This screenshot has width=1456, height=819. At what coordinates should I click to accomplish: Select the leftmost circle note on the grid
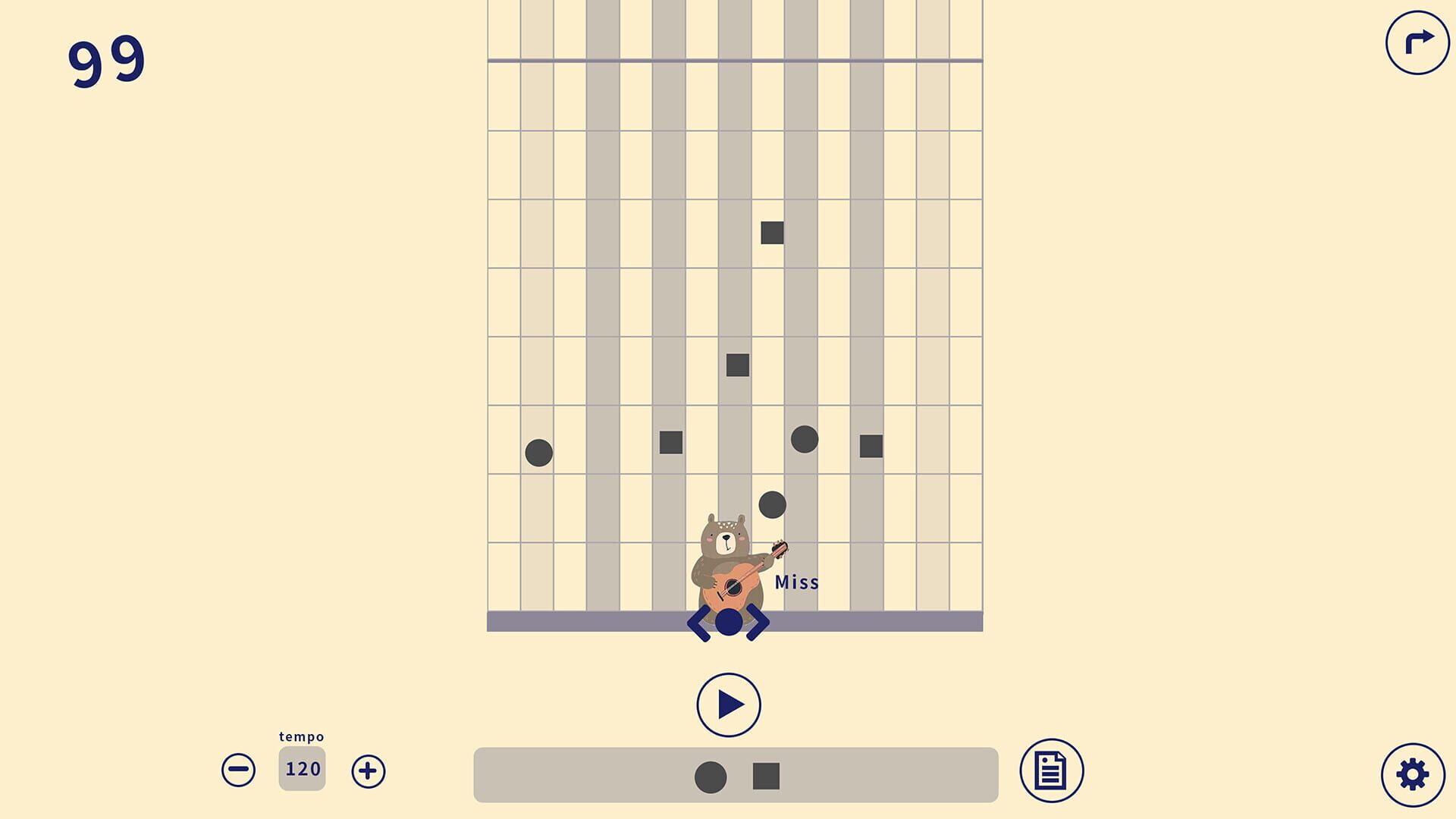(540, 451)
